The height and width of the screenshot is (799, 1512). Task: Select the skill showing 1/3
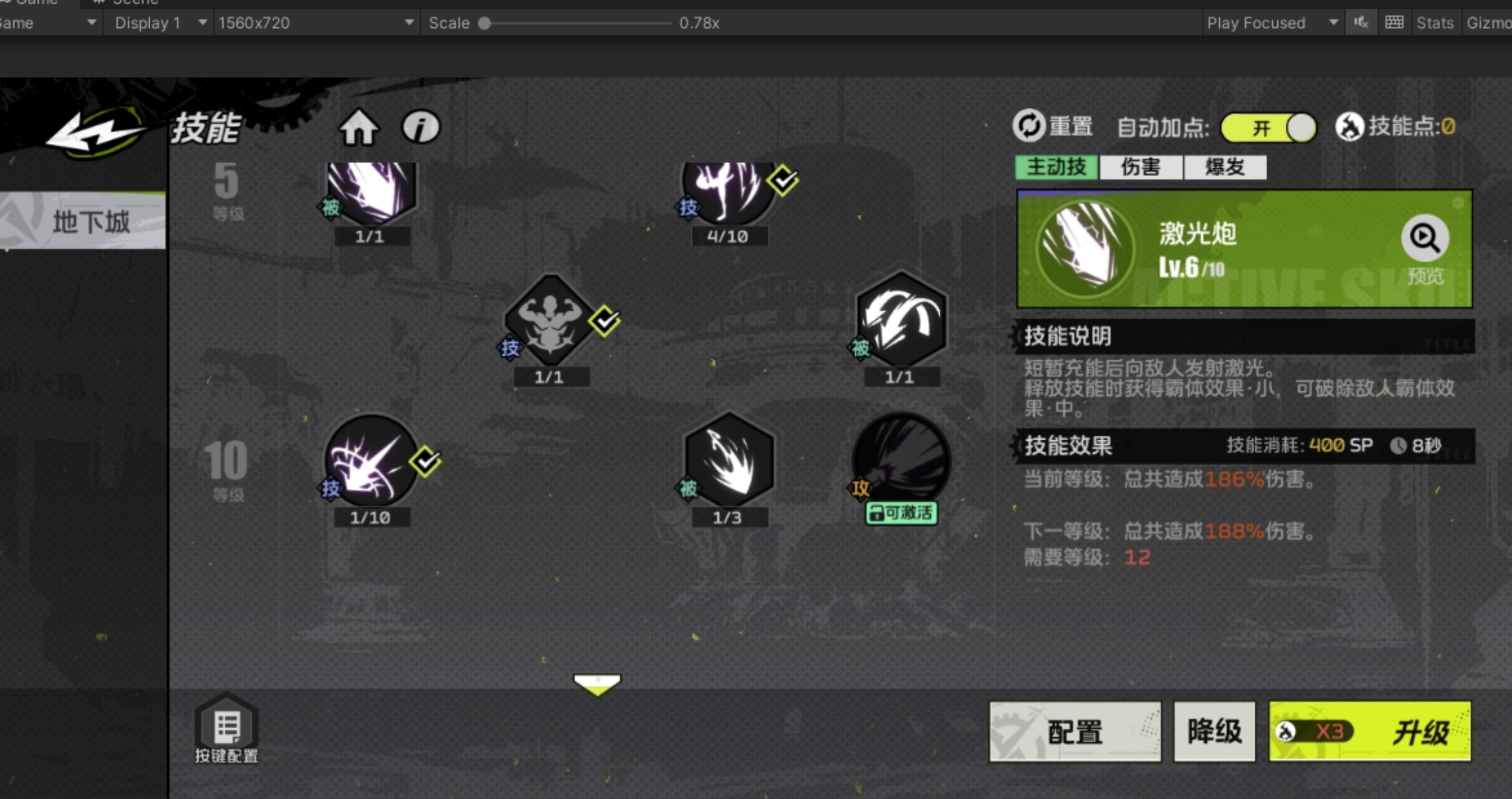[x=729, y=461]
